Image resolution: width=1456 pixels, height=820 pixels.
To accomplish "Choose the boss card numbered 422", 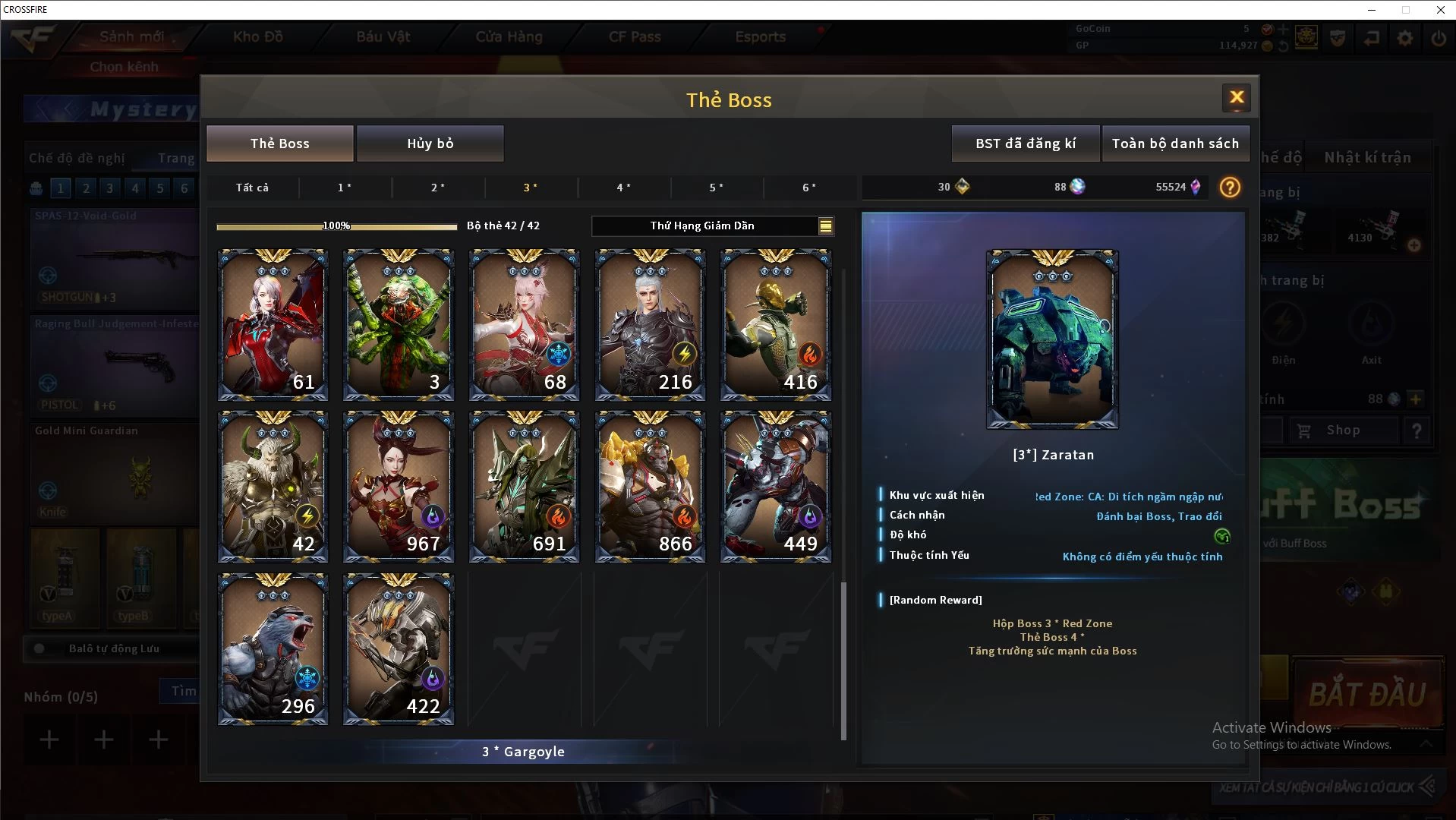I will 399,649.
